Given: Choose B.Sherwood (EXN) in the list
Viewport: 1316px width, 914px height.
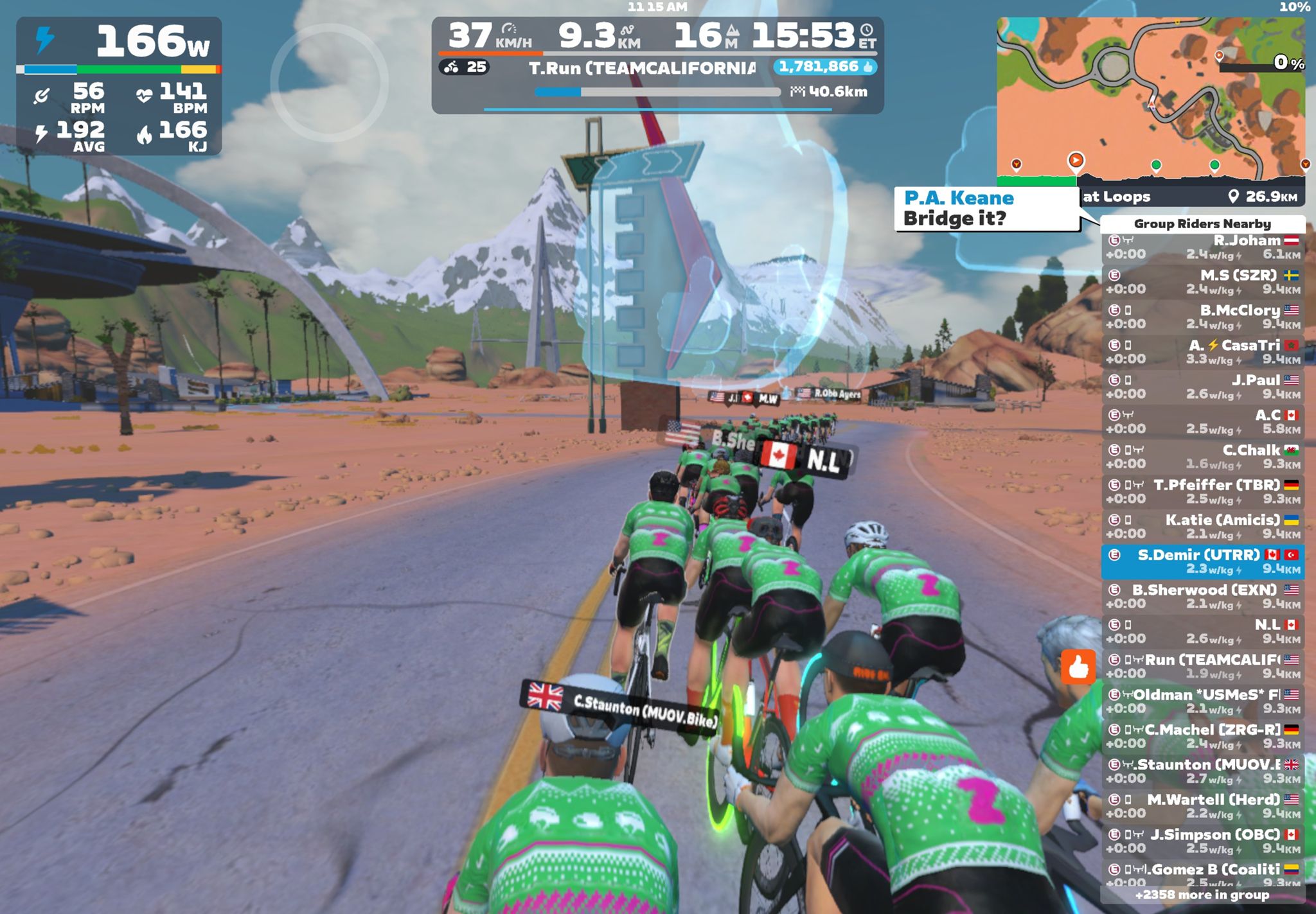Looking at the screenshot, I should point(1202,596).
